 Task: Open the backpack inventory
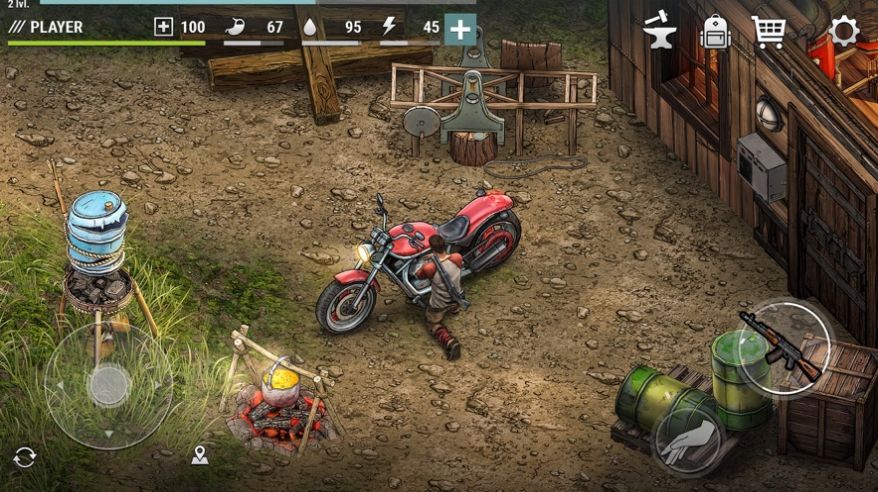pos(715,31)
